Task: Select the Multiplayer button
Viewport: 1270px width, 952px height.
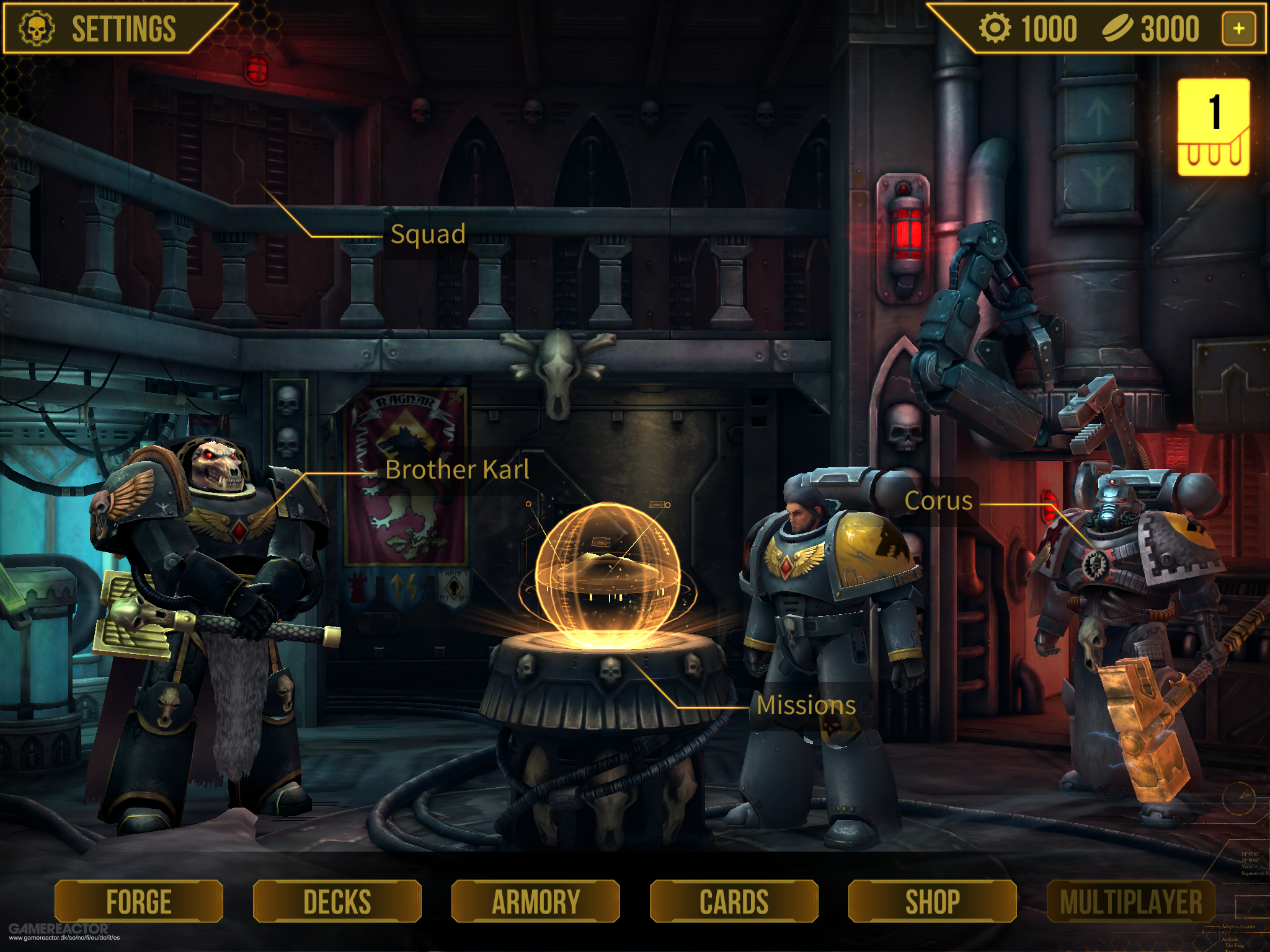Action: pyautogui.click(x=1130, y=901)
